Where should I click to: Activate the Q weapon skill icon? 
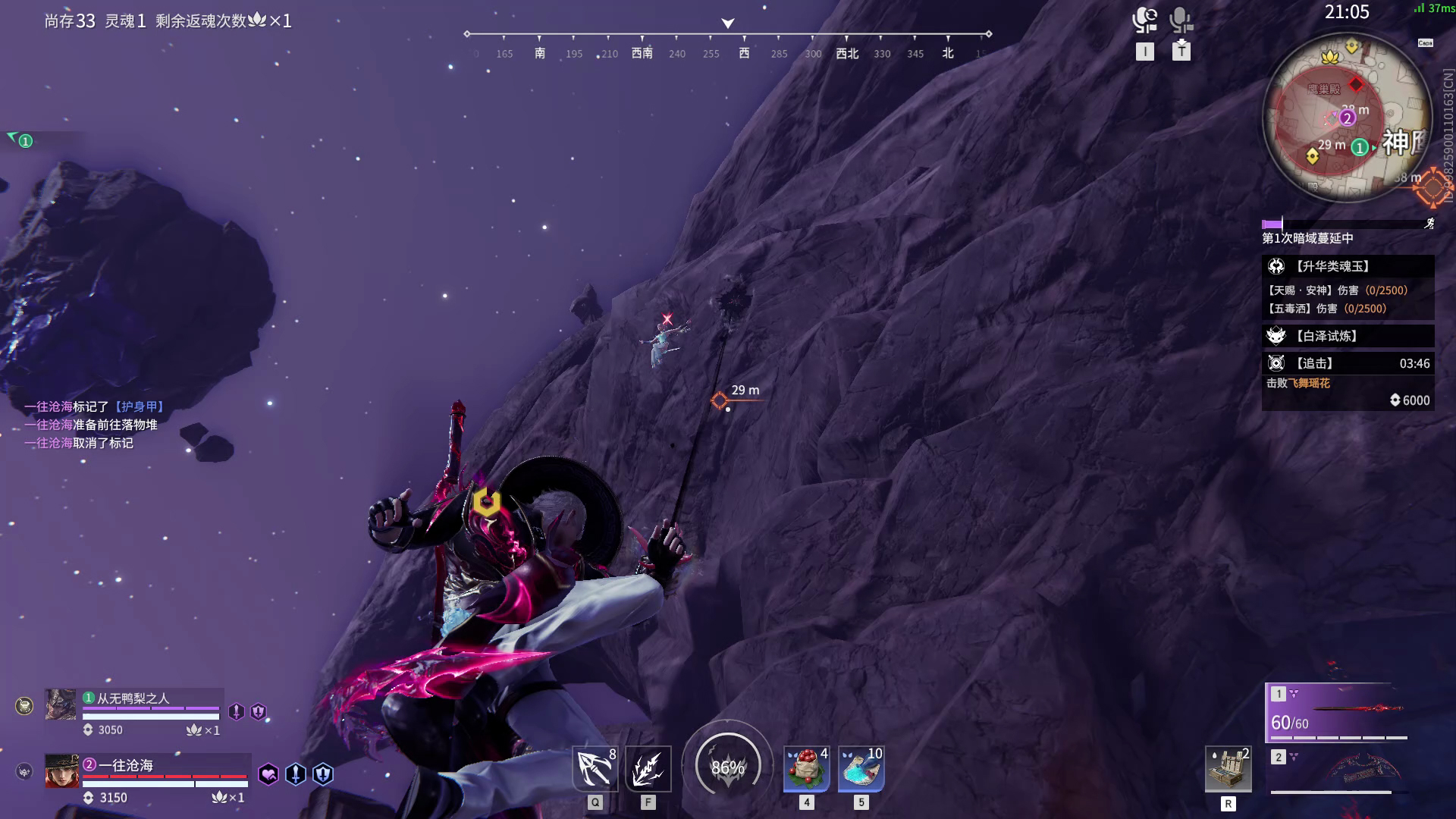pos(595,769)
